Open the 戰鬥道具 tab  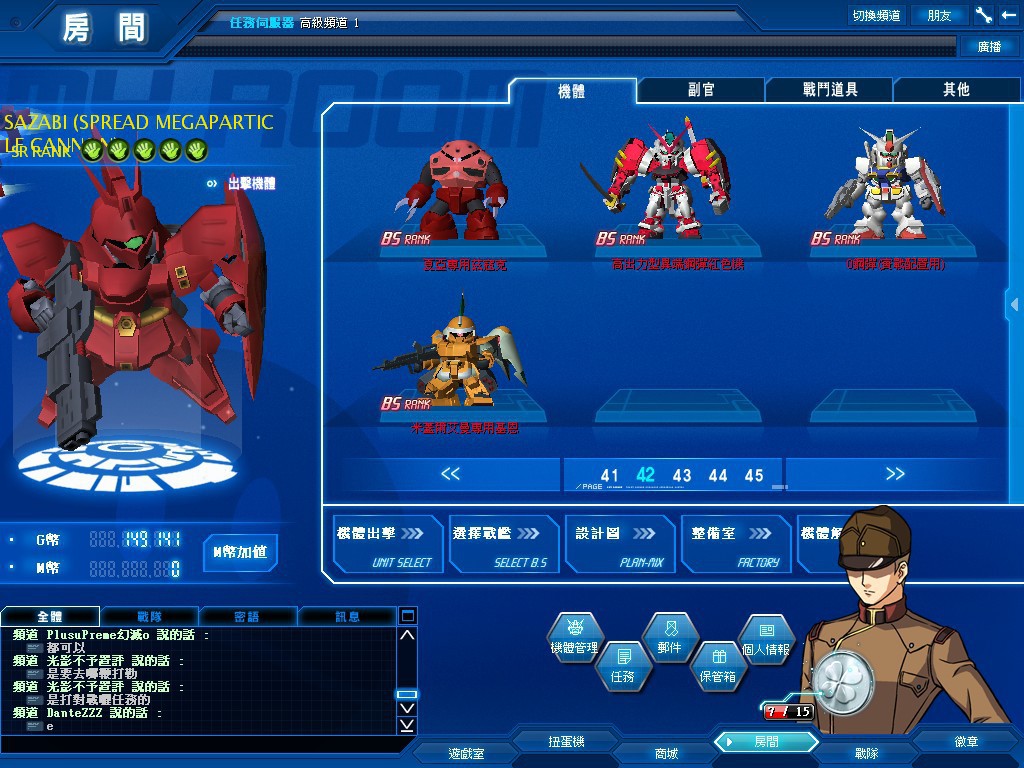[x=829, y=90]
